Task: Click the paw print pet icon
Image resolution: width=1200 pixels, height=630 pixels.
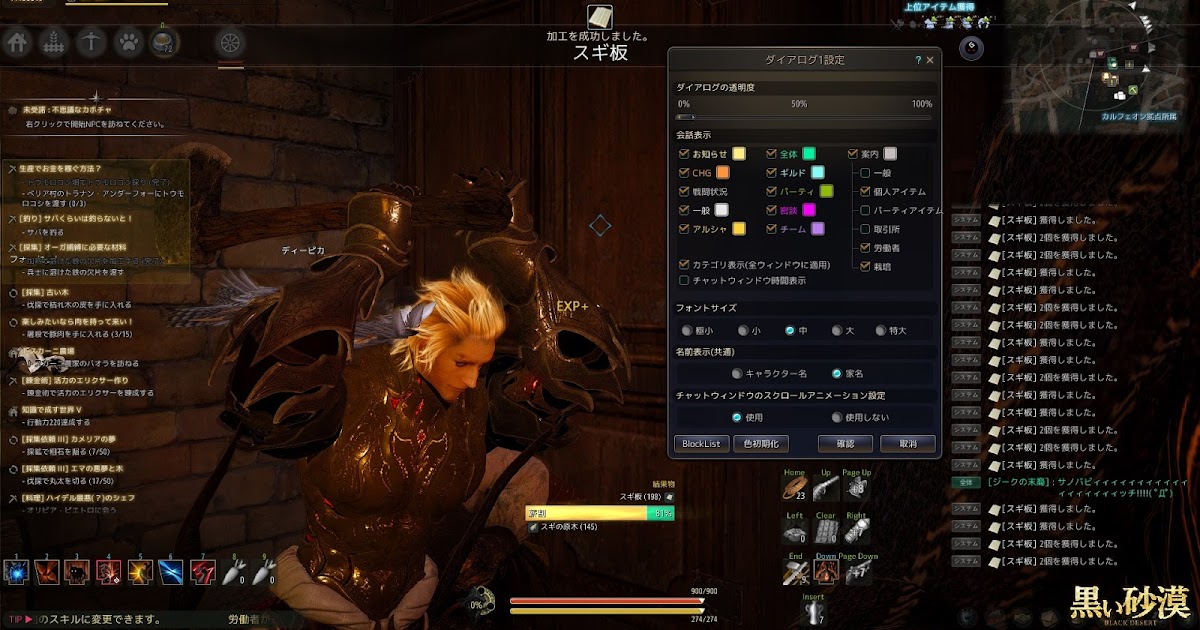Action: (x=127, y=42)
